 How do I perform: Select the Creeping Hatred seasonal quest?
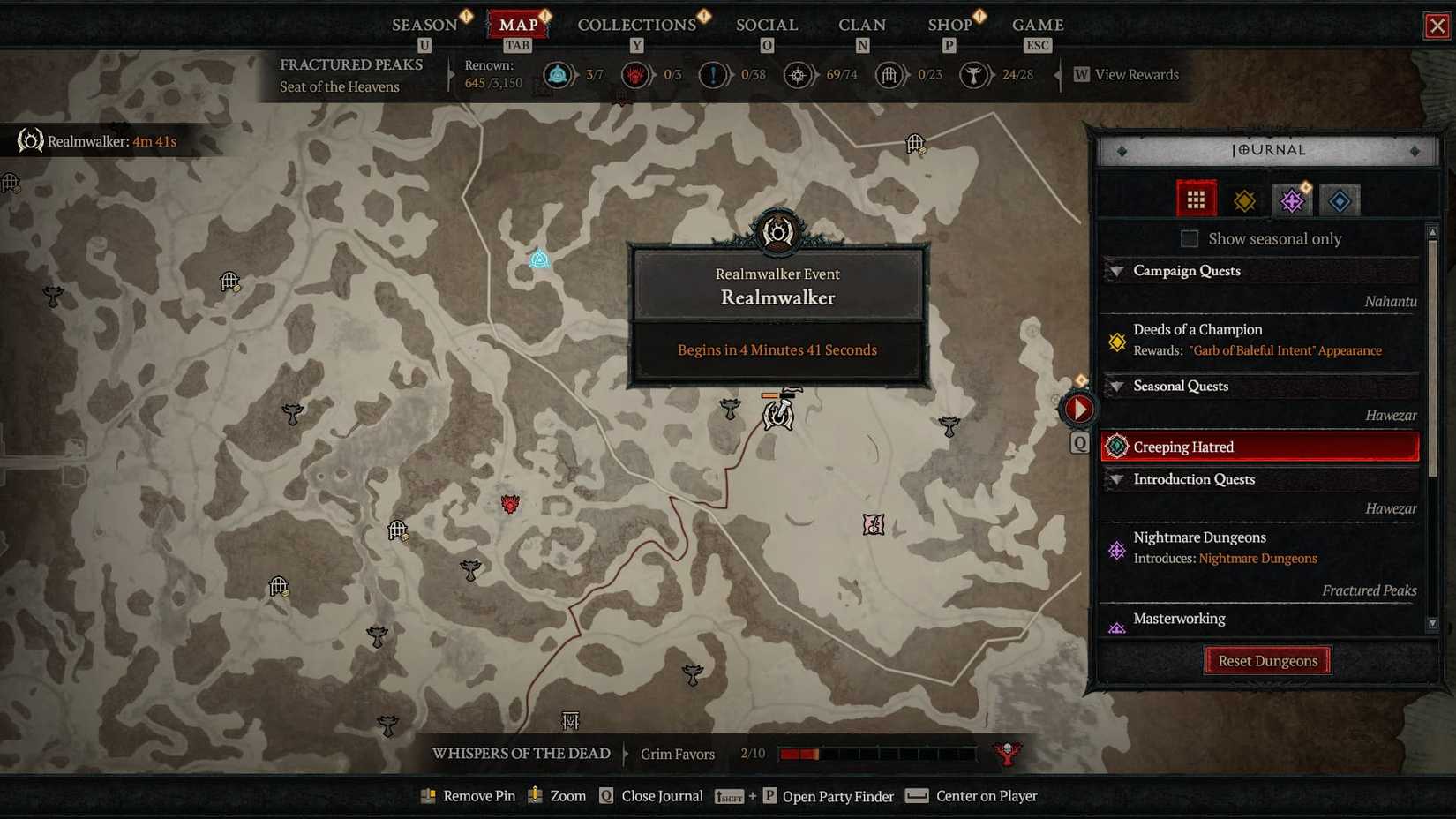click(x=1182, y=447)
